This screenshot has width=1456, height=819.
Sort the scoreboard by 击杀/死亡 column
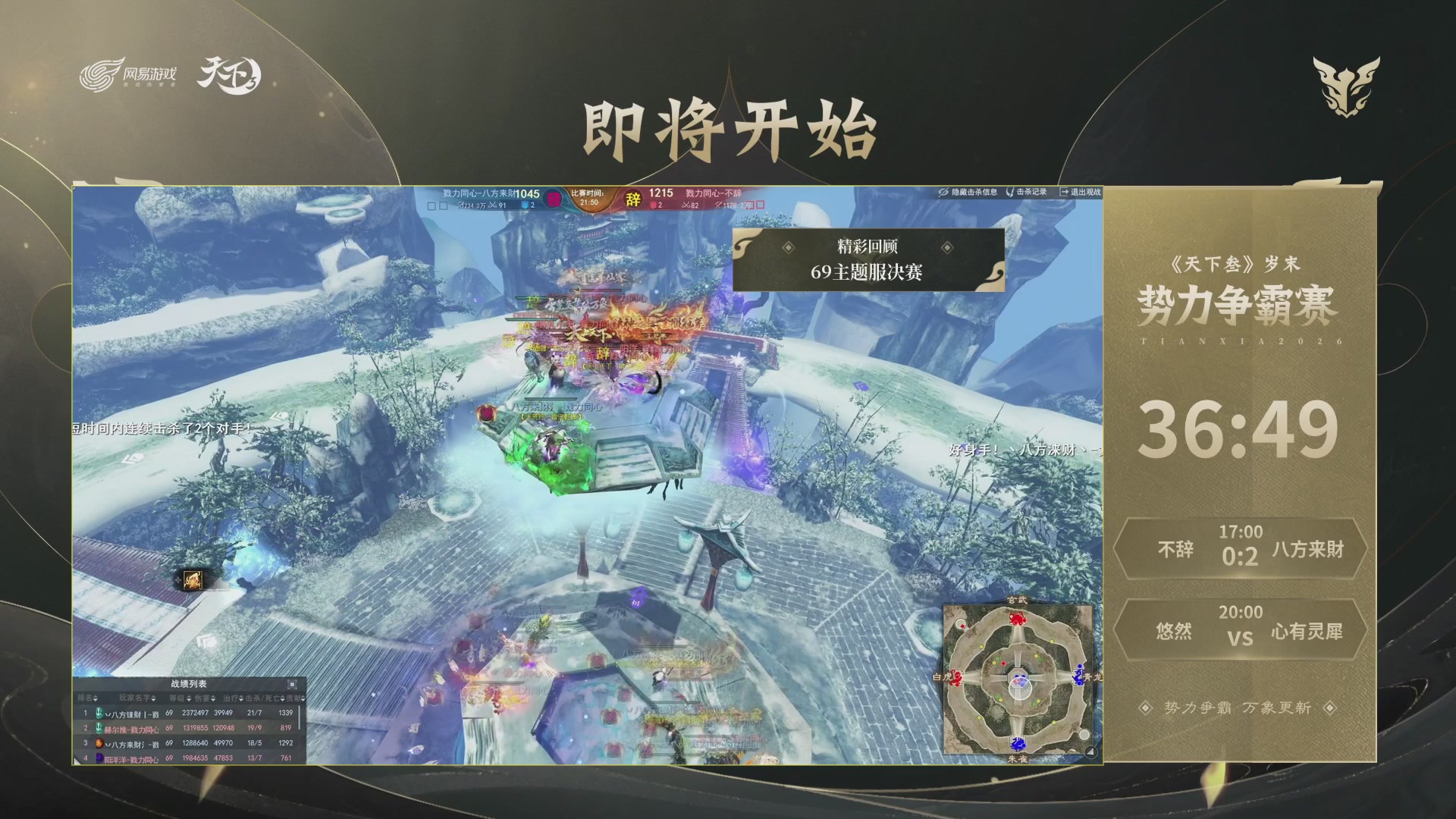(x=262, y=698)
